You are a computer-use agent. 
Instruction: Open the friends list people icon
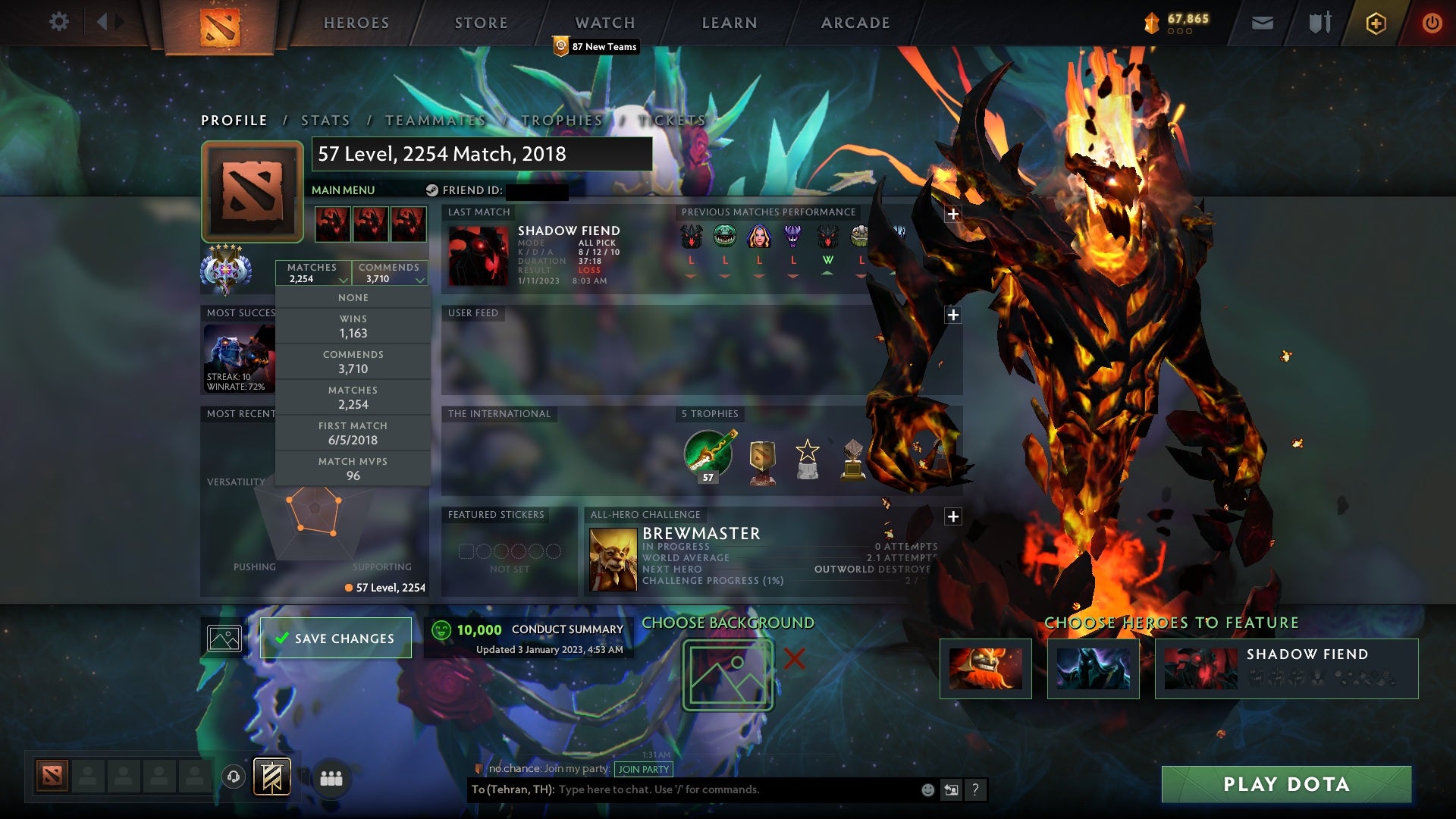(x=330, y=778)
